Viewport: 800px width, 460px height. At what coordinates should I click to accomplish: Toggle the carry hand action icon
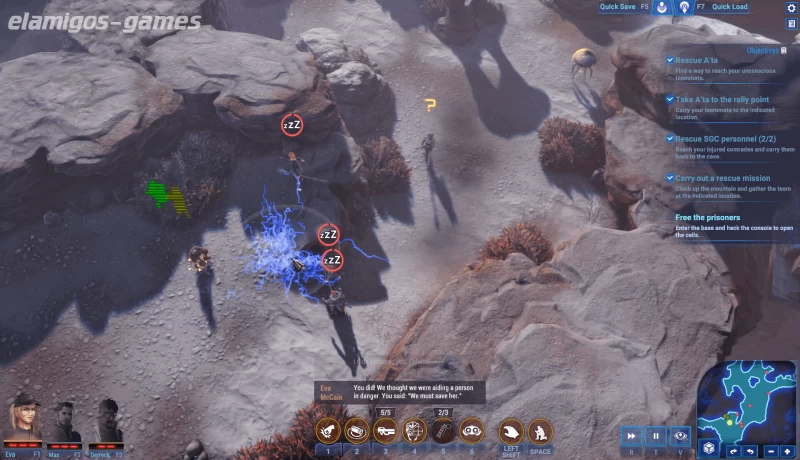(x=511, y=431)
